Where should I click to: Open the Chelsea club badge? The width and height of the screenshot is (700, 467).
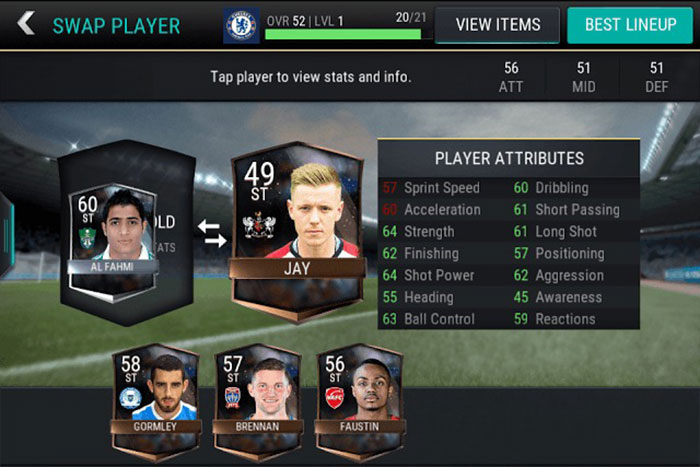pos(241,25)
